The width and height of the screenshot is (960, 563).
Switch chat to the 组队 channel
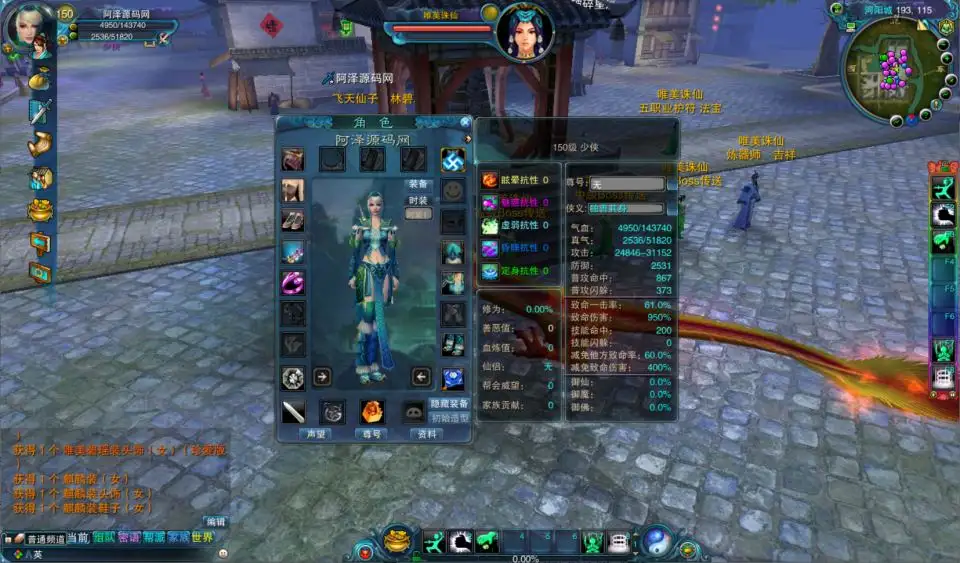(x=105, y=538)
